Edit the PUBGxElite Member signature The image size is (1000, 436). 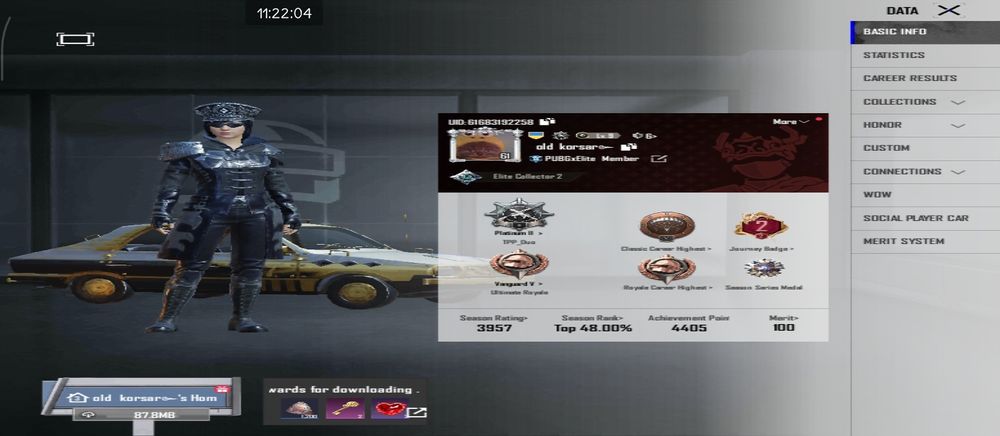659,158
